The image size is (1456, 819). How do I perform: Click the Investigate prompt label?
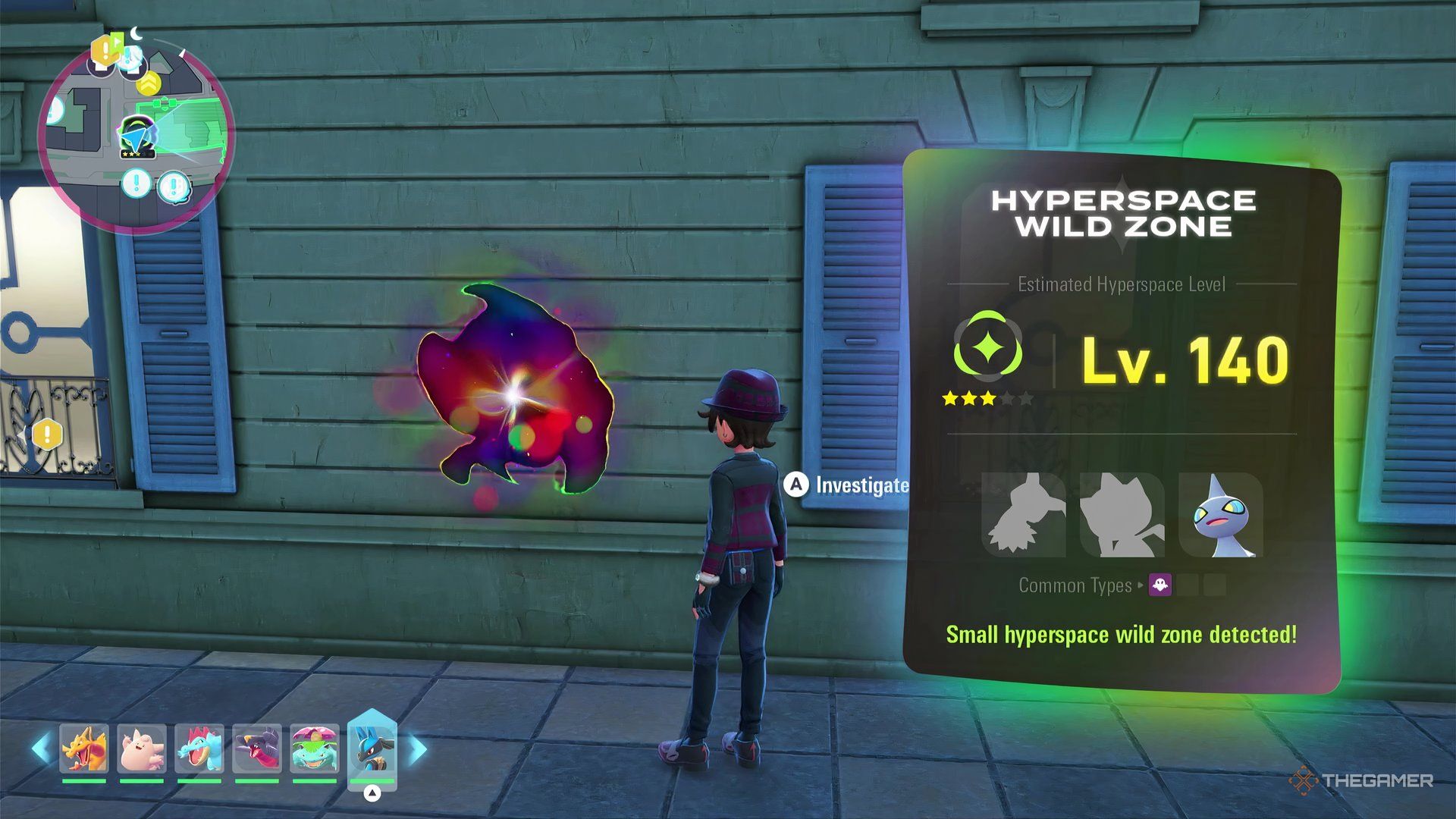[x=861, y=485]
